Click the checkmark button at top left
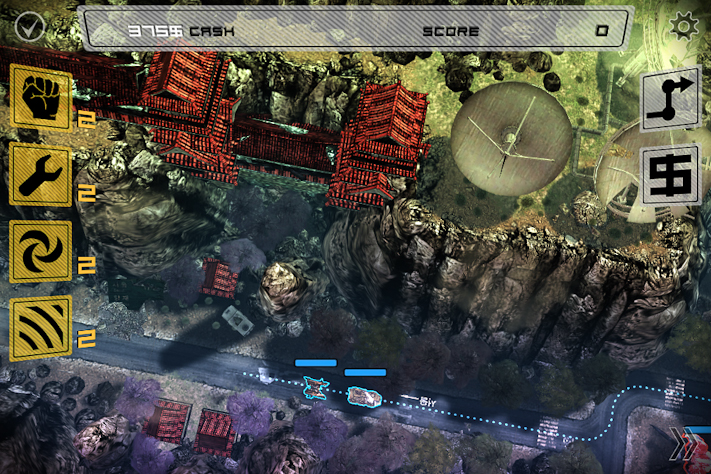711x474 pixels. [x=28, y=27]
